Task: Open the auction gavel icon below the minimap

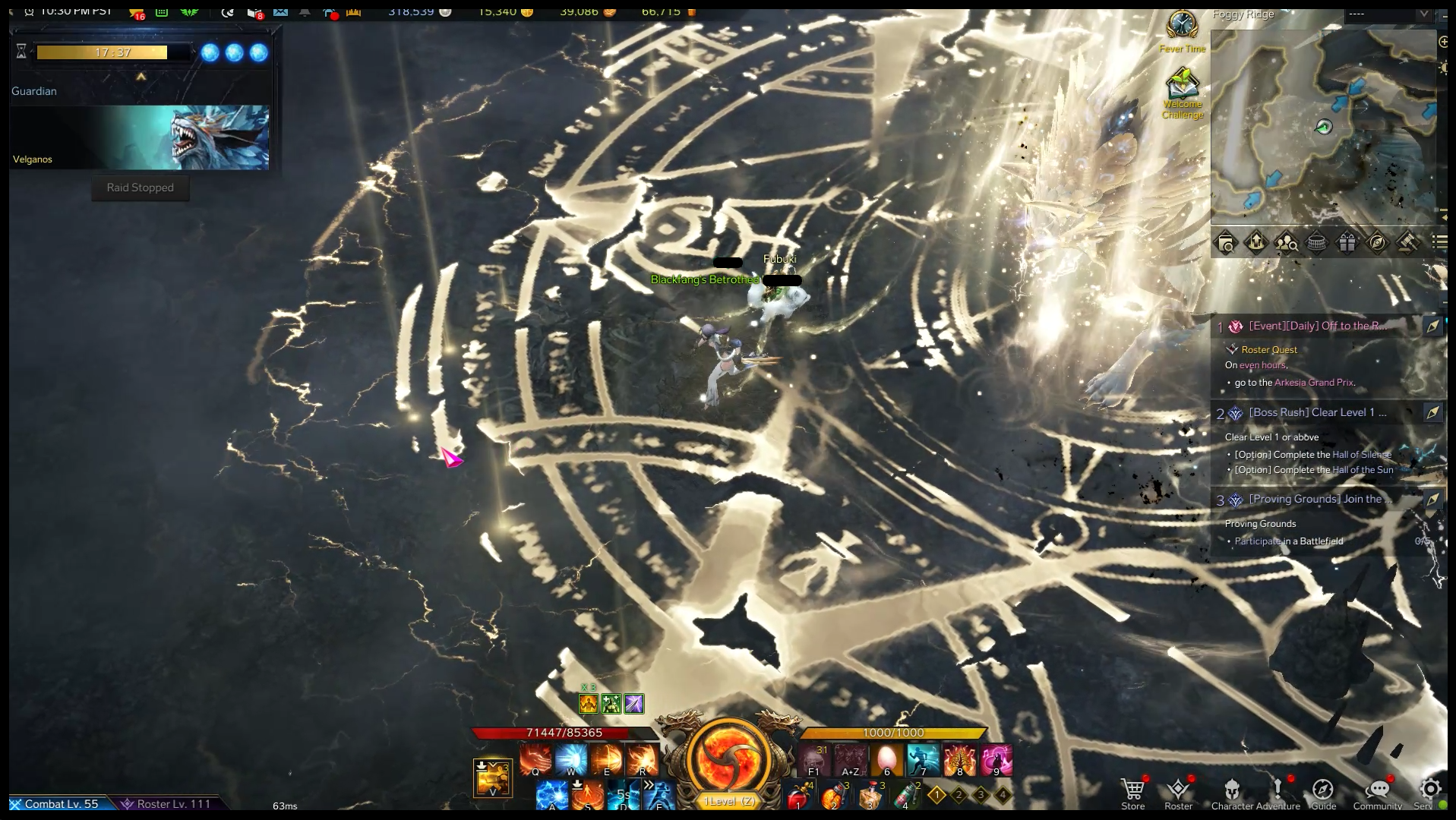Action: tap(1407, 242)
